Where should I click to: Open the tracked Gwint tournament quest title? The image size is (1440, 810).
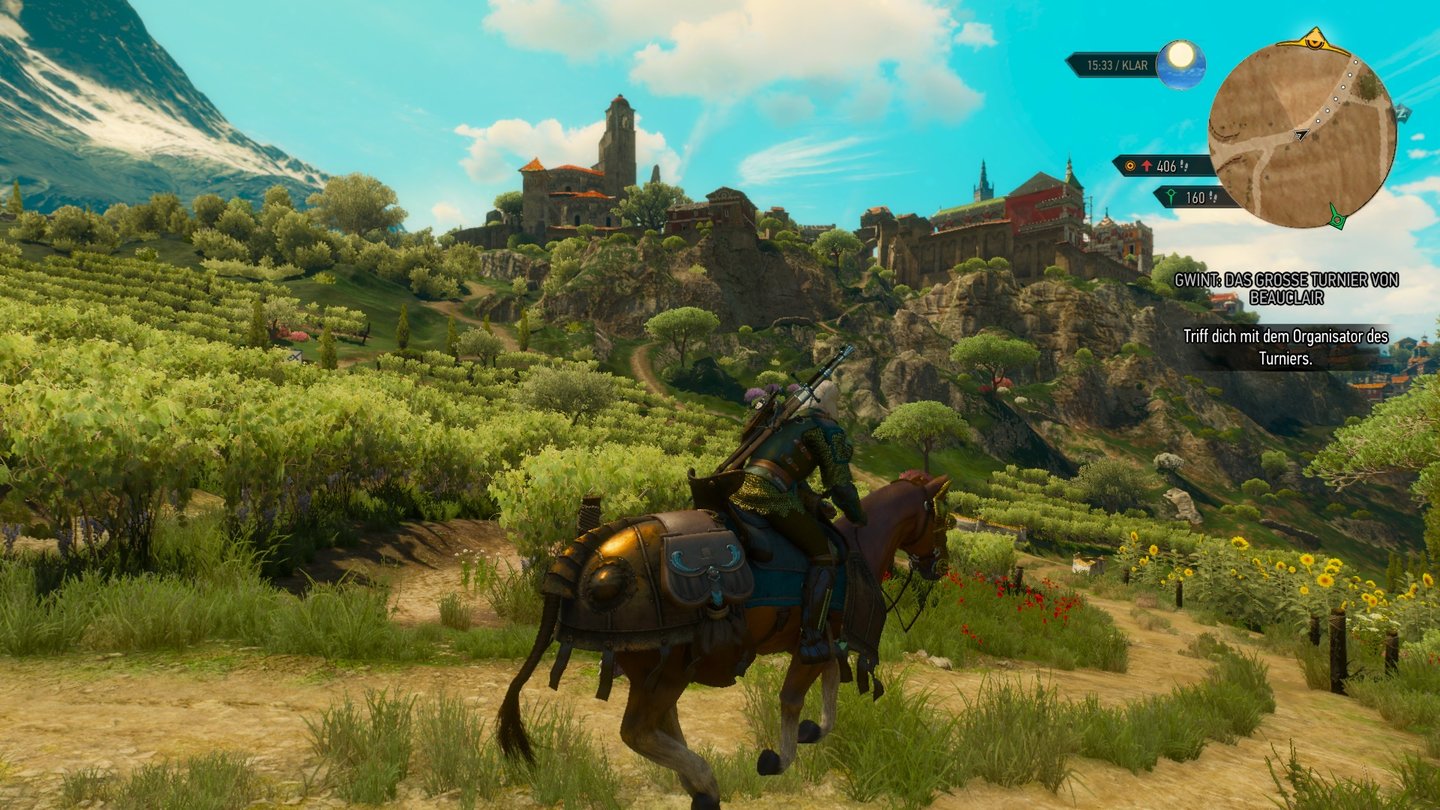coord(1285,289)
